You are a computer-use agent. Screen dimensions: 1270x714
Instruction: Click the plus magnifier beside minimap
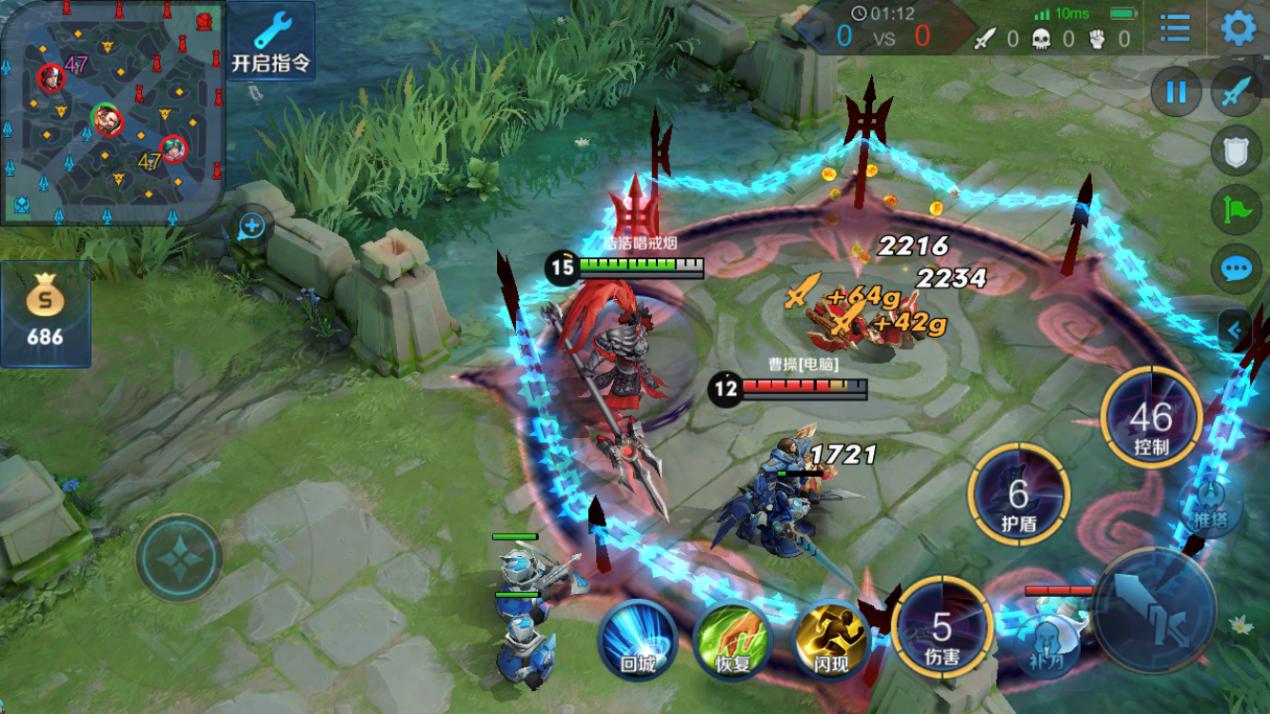pyautogui.click(x=251, y=227)
